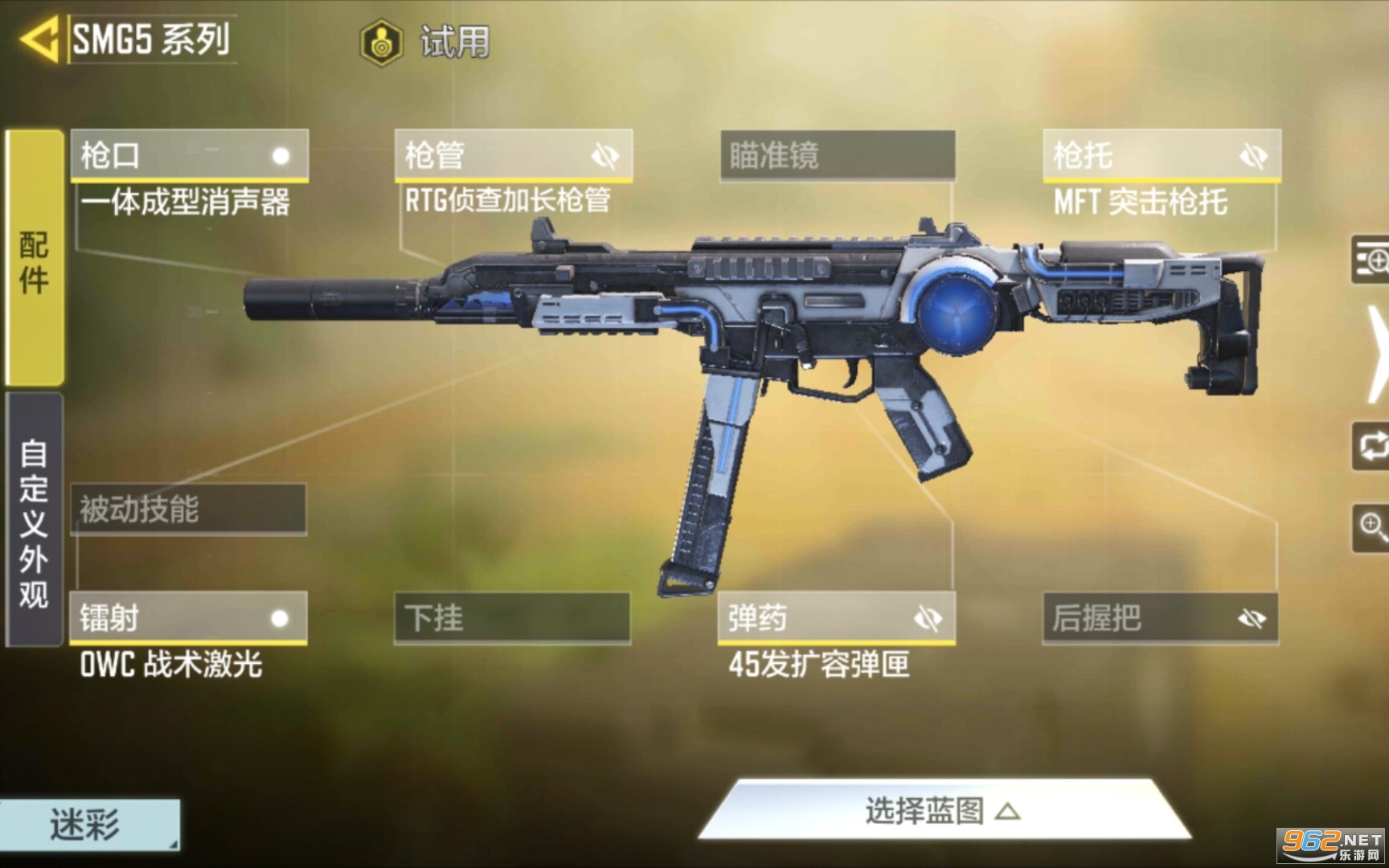The width and height of the screenshot is (1389, 868).
Task: Switch to the 配件 attachments tab
Action: point(35,259)
